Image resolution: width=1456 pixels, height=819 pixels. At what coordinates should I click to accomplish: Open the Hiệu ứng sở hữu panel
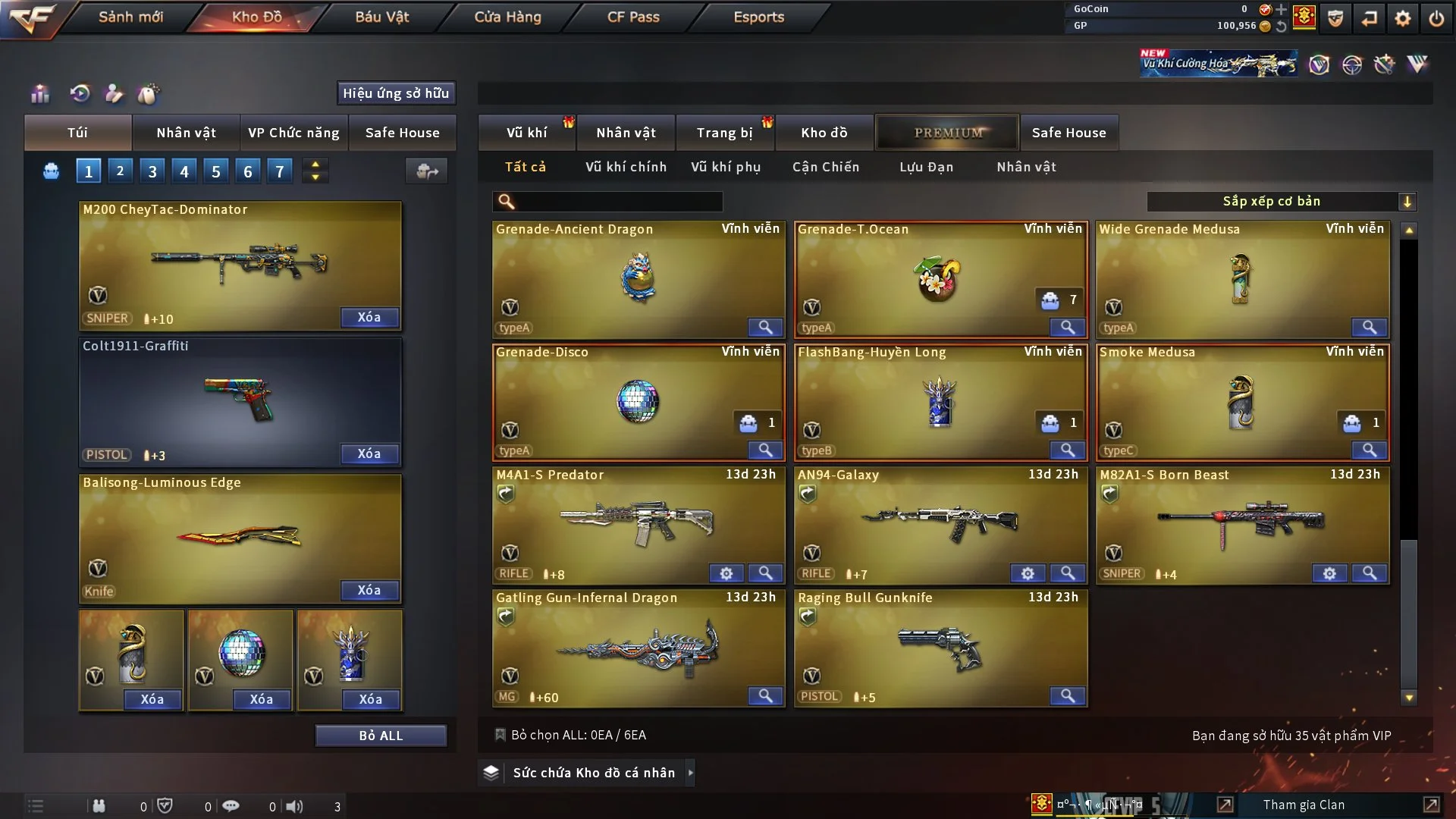coord(395,93)
